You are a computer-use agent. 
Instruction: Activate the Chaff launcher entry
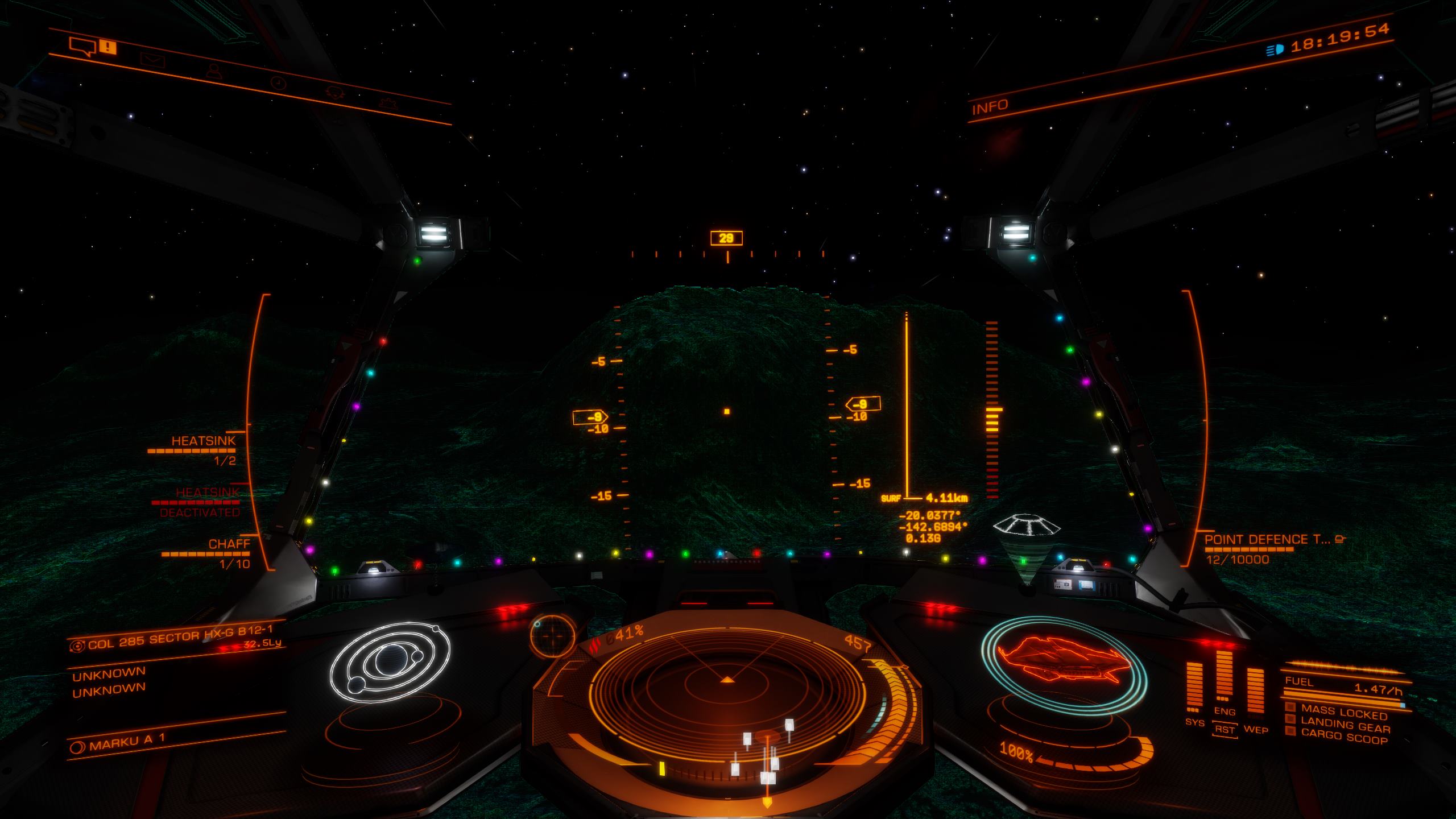[x=229, y=545]
